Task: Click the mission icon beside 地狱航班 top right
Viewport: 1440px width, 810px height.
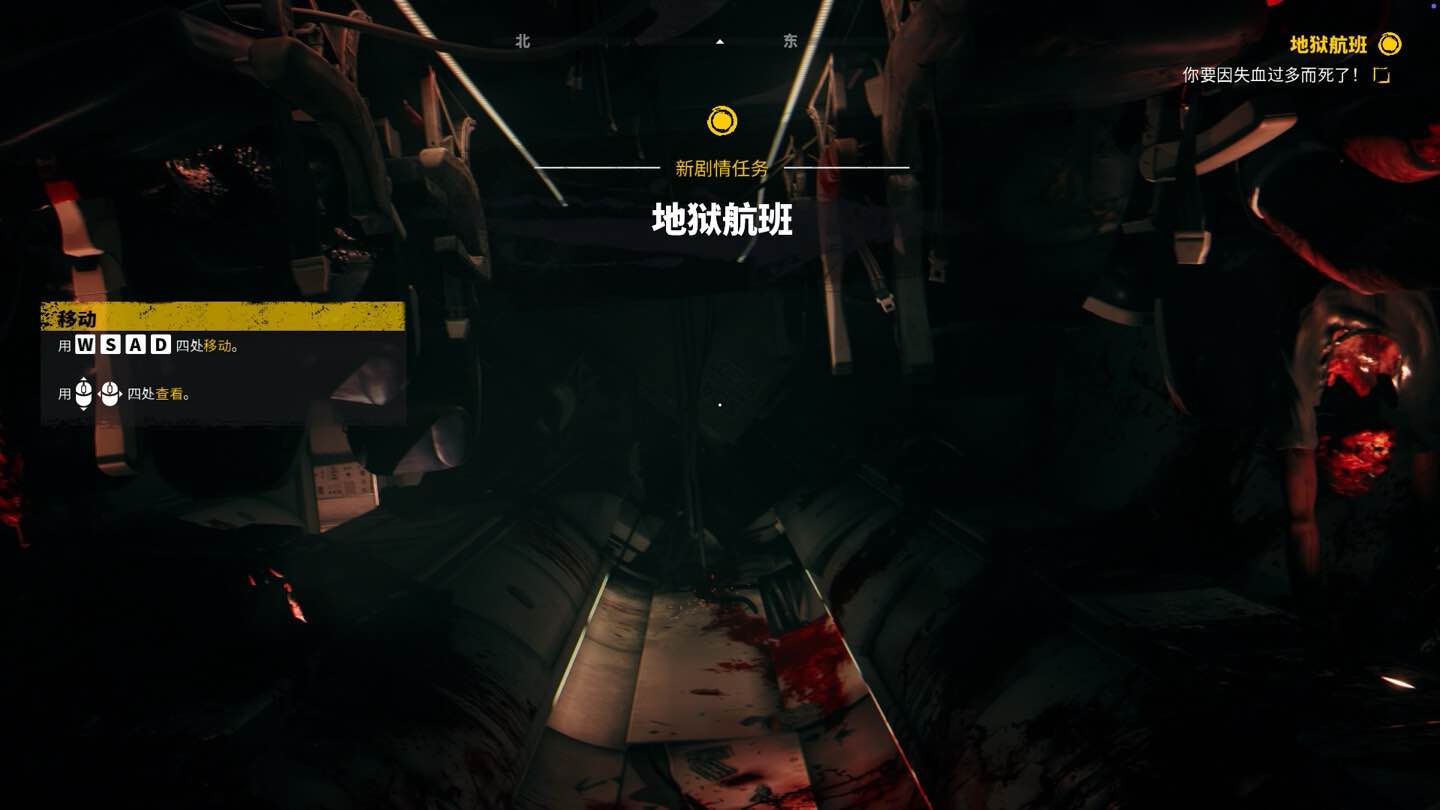Action: pos(1389,45)
